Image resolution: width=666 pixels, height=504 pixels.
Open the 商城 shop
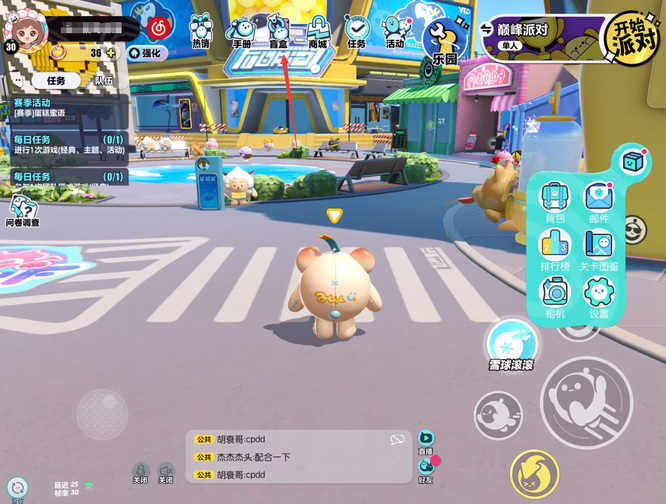(x=318, y=30)
